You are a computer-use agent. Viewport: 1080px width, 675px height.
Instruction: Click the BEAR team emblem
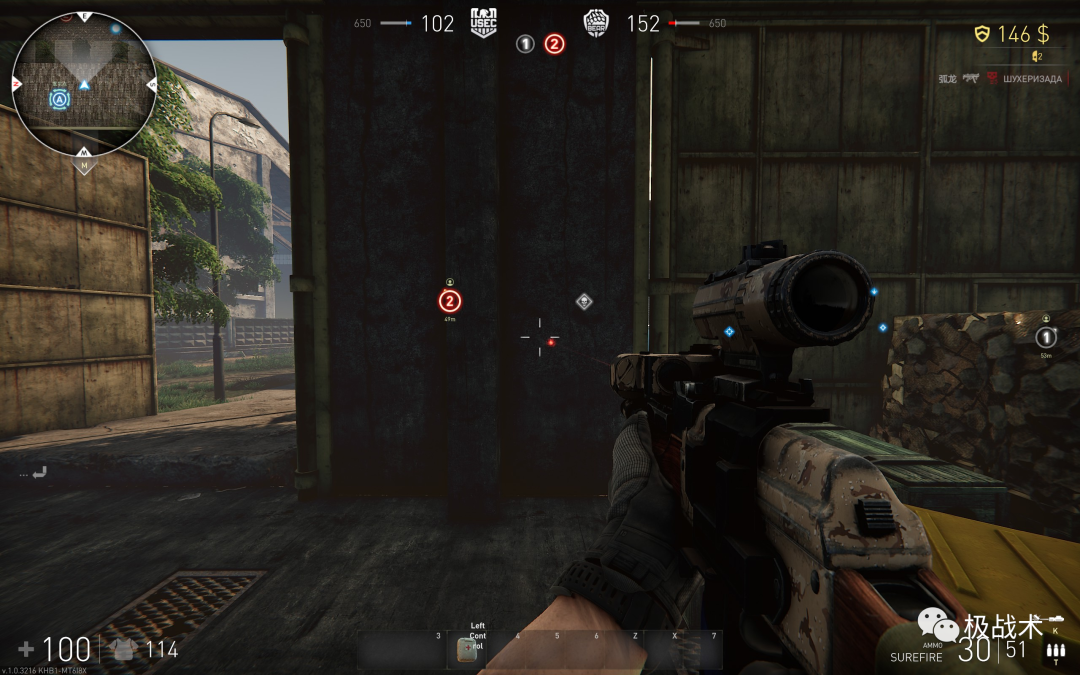pyautogui.click(x=596, y=23)
